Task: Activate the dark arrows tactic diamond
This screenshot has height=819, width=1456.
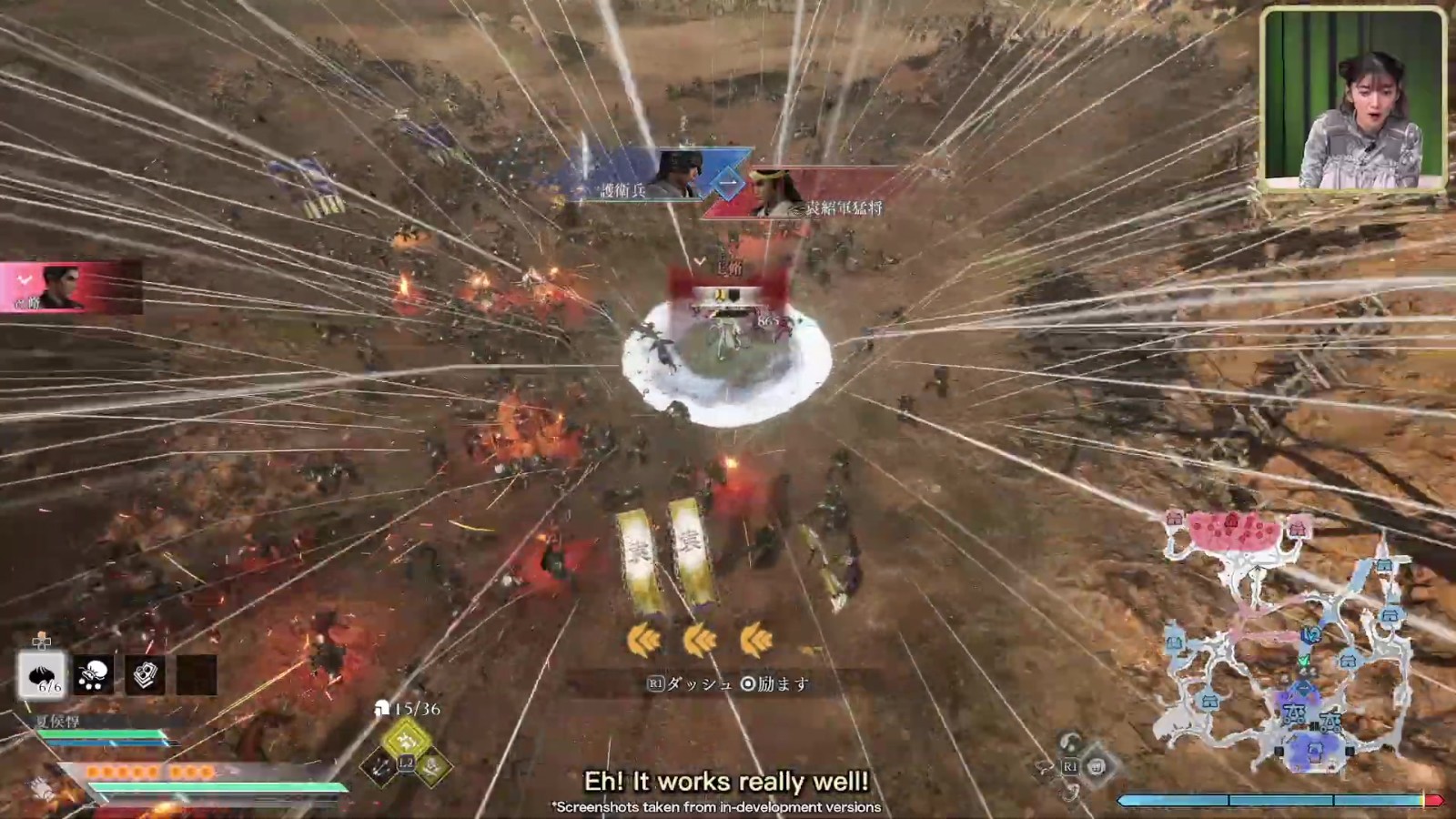Action: pyautogui.click(x=379, y=767)
